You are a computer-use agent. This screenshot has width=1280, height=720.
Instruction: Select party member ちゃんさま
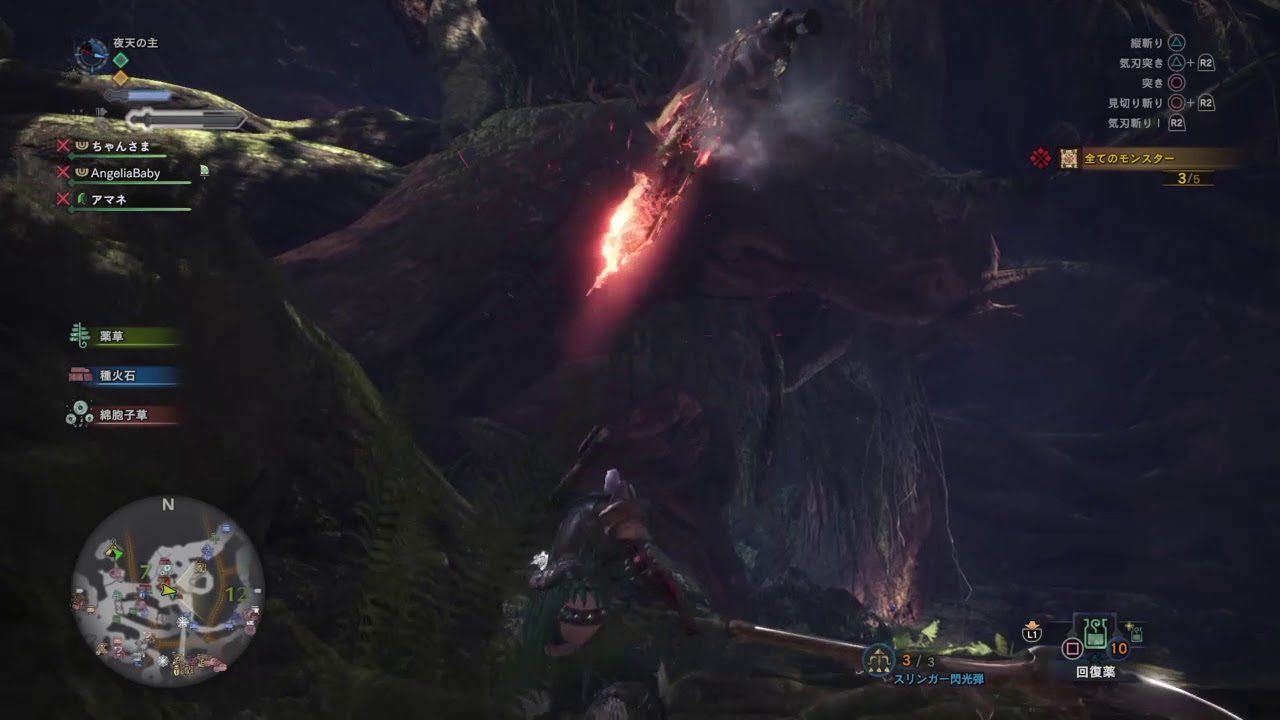coord(120,146)
